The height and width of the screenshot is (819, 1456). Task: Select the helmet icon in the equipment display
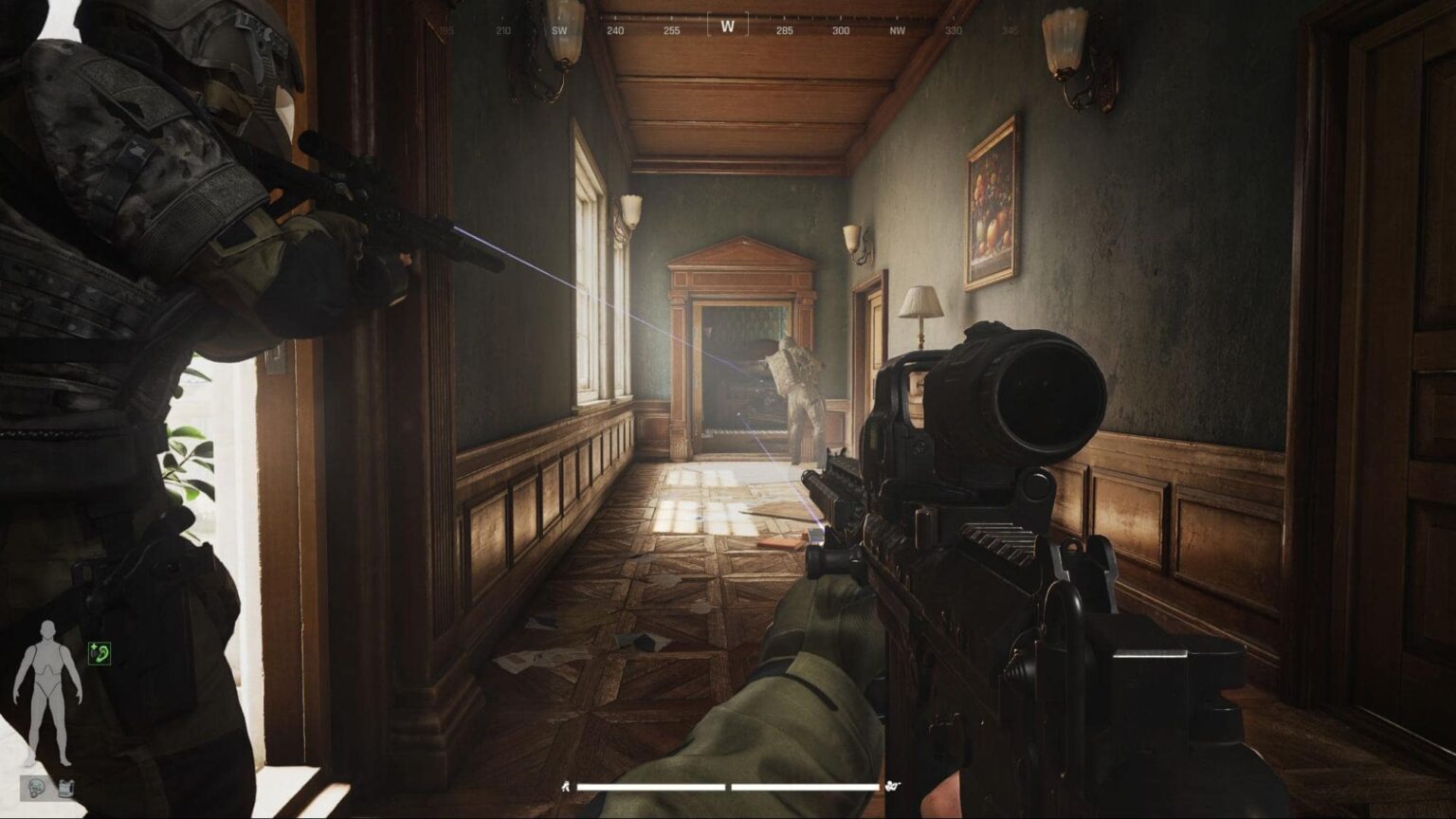click(35, 787)
